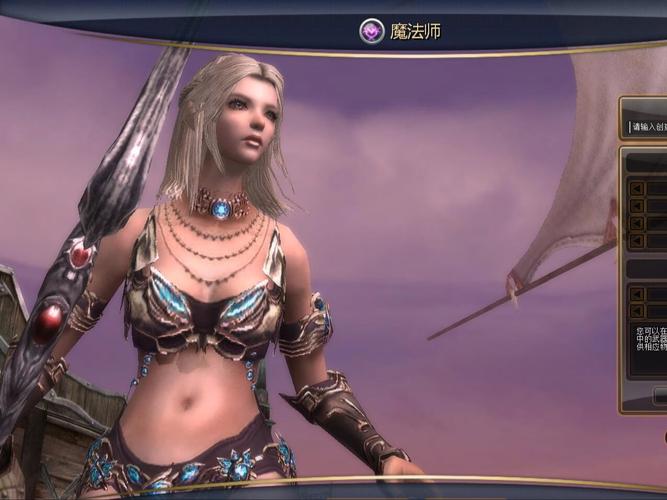This screenshot has width=667, height=500.
Task: Click the character name input field
Action: pos(647,127)
